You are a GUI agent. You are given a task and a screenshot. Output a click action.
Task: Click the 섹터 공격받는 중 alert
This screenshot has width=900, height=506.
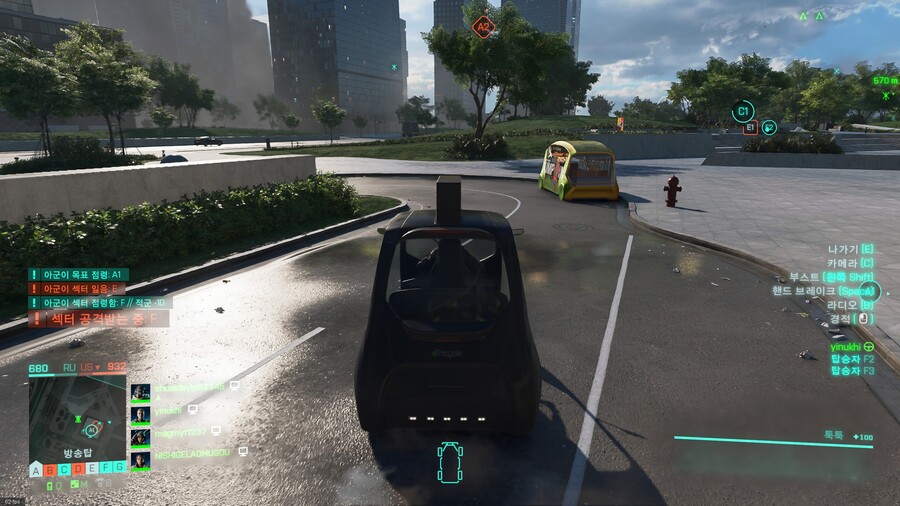click(x=98, y=320)
